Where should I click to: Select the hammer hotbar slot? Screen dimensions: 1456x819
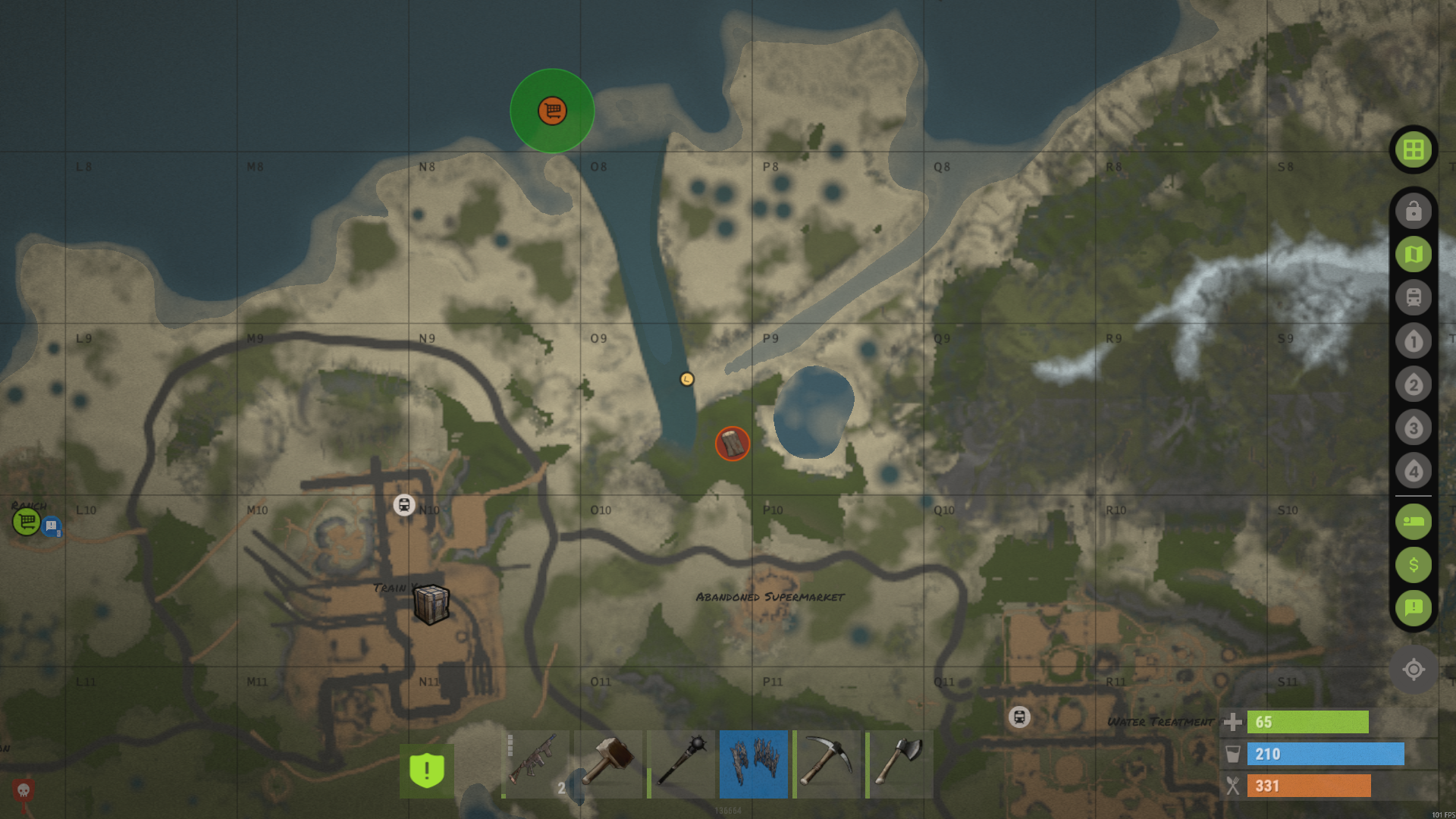pos(608,764)
